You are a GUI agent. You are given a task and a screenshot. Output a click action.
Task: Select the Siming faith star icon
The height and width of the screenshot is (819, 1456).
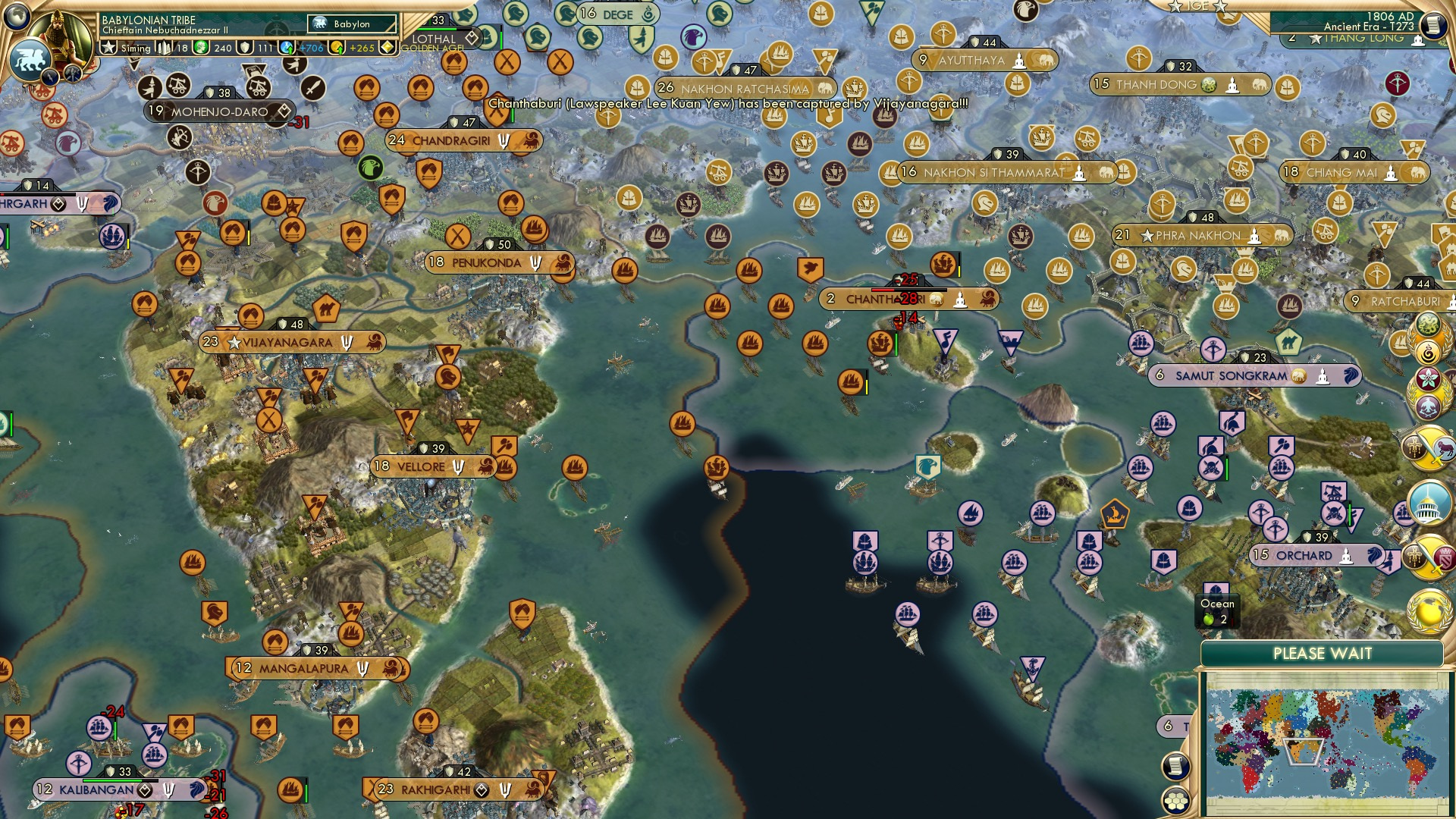tap(109, 47)
